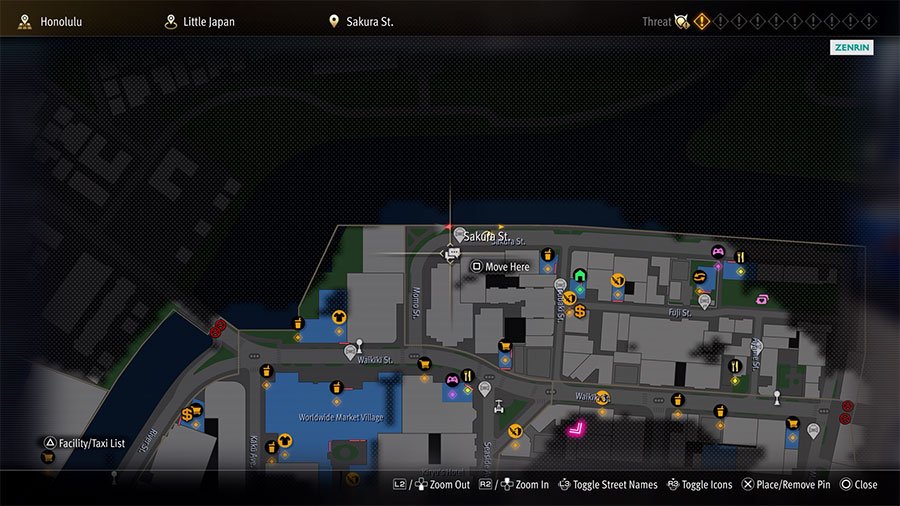Choose the T-shirt shop icon near Momo St.
Screen dimensions: 900x506
(x=338, y=317)
